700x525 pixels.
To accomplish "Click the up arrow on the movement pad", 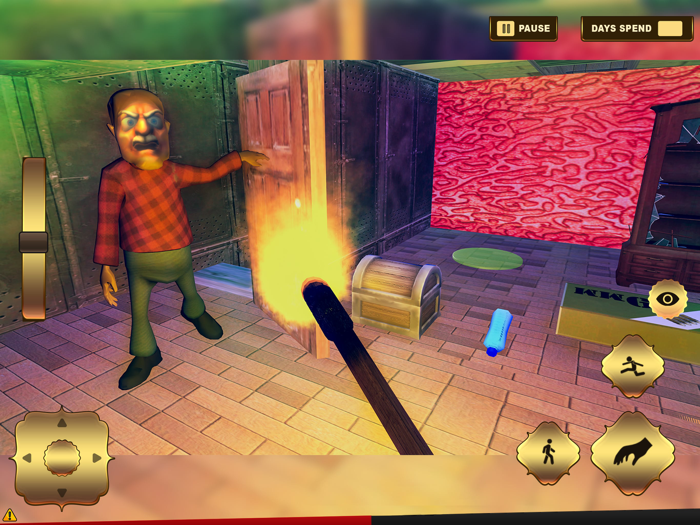I will pos(61,423).
